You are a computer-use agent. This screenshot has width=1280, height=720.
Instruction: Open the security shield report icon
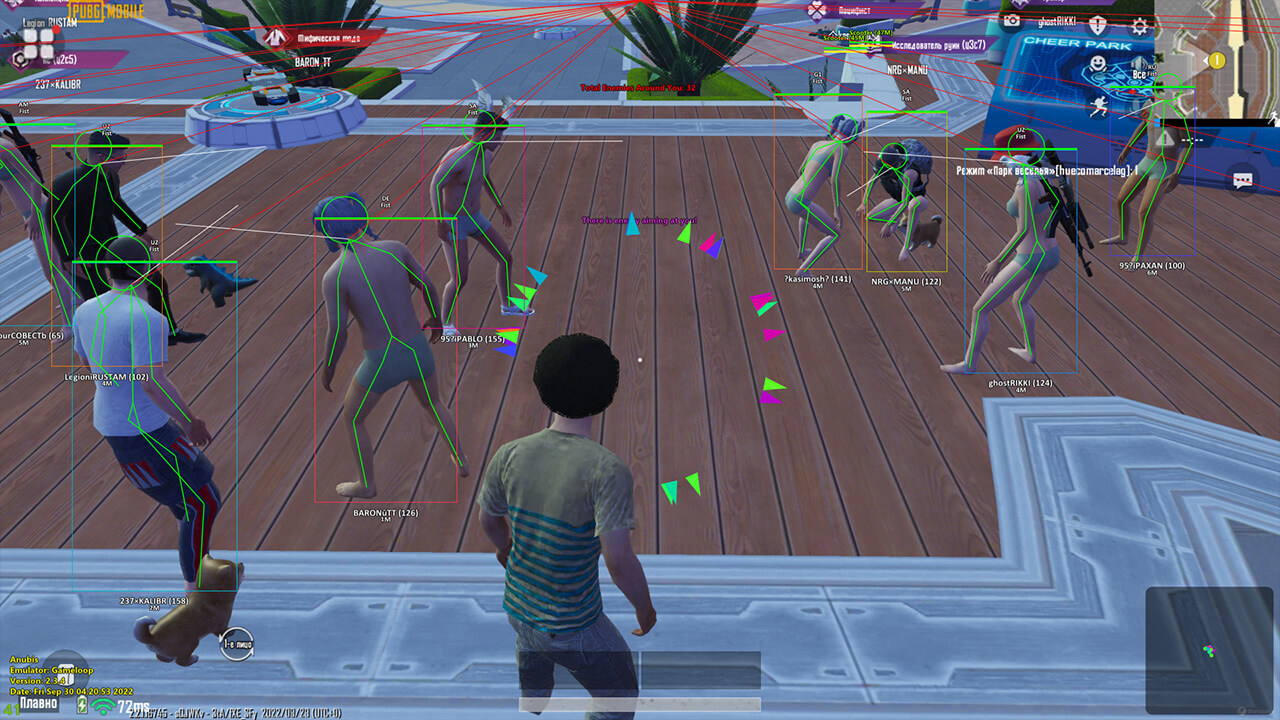[x=1097, y=24]
